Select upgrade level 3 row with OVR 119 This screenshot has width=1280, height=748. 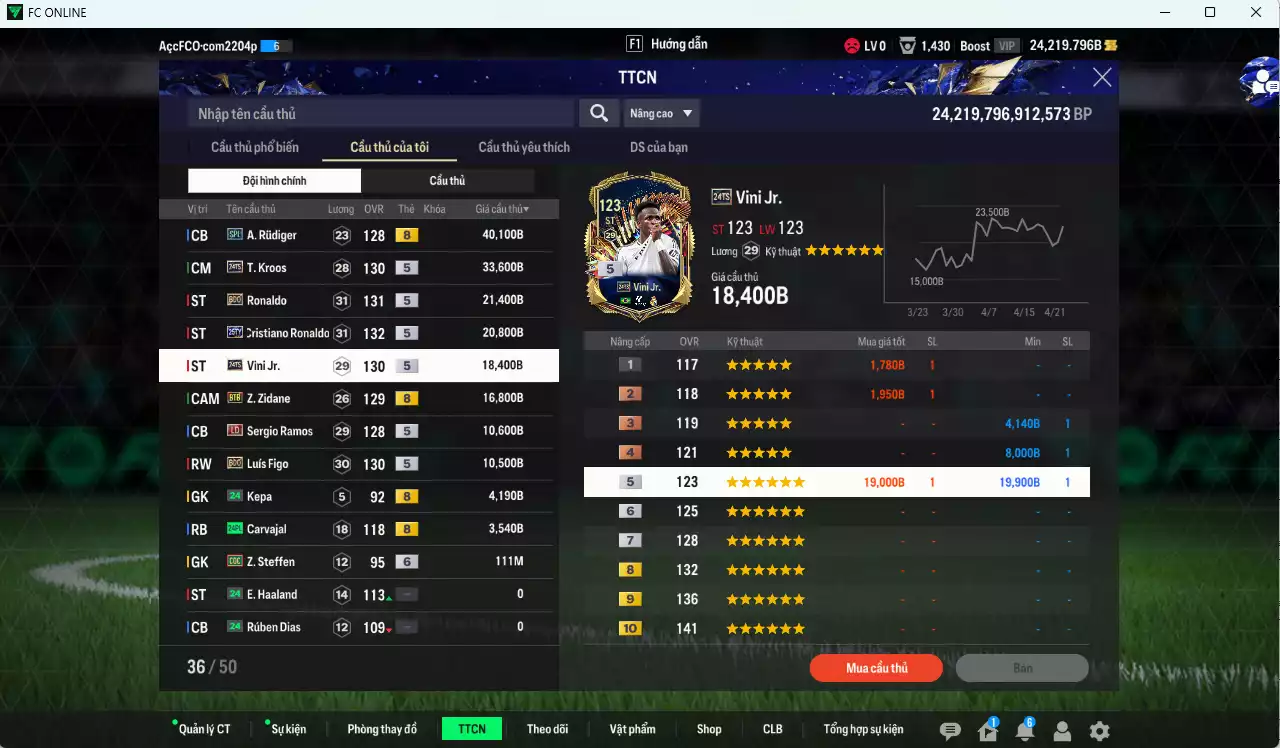pyautogui.click(x=836, y=424)
